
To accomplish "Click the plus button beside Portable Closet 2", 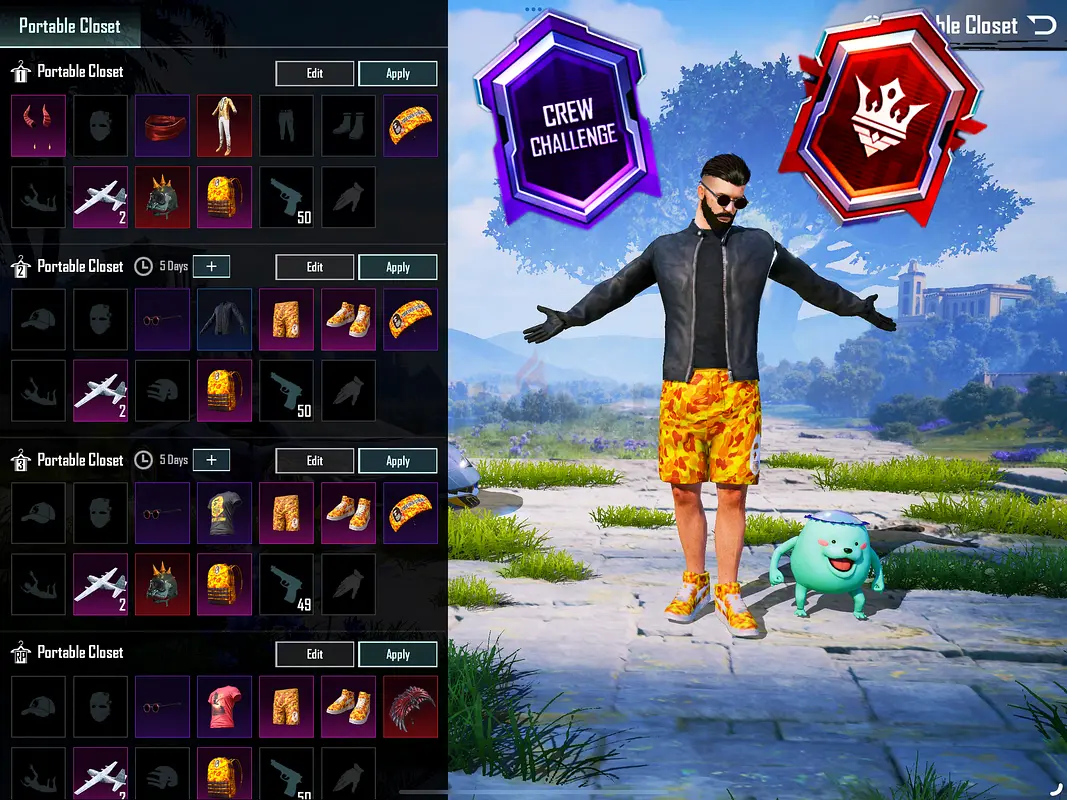I will 211,266.
